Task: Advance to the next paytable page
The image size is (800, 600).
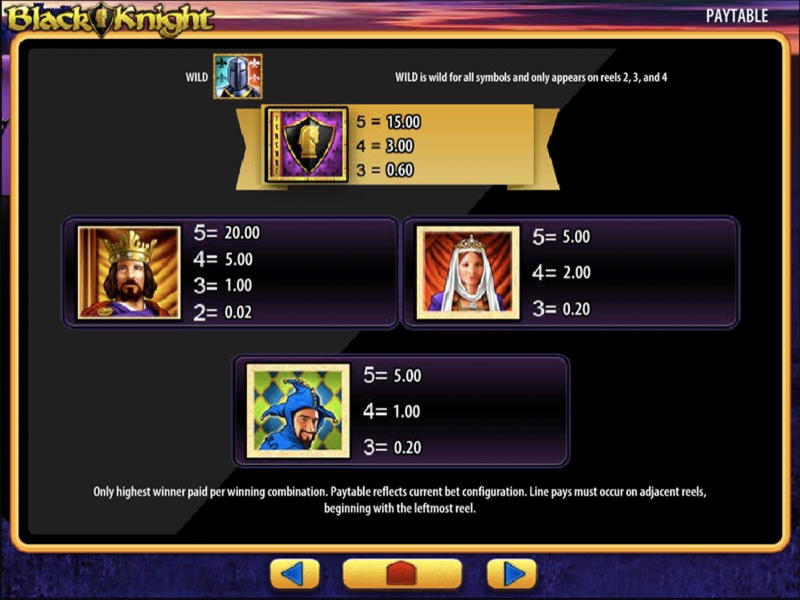Action: point(512,574)
